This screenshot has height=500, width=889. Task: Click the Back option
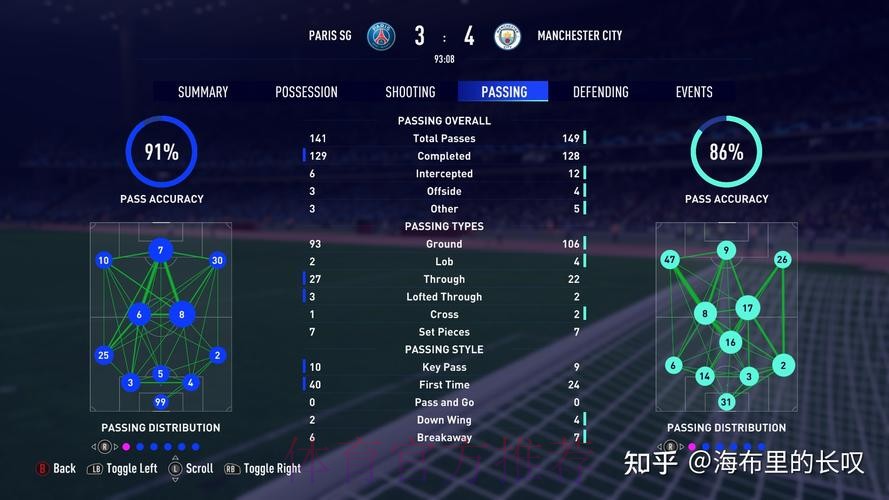click(x=57, y=468)
